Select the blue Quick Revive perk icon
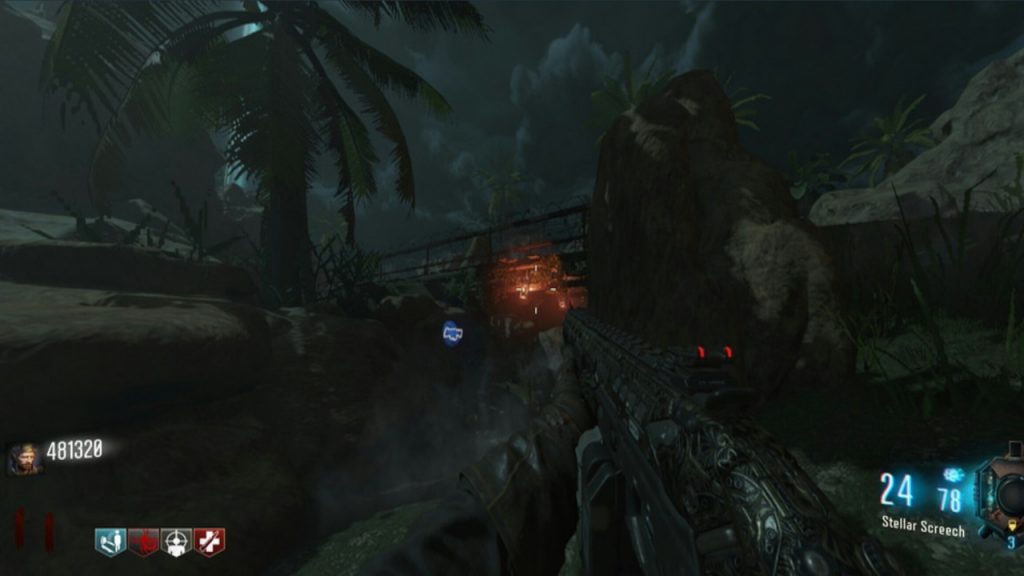1024x576 pixels. pos(111,542)
